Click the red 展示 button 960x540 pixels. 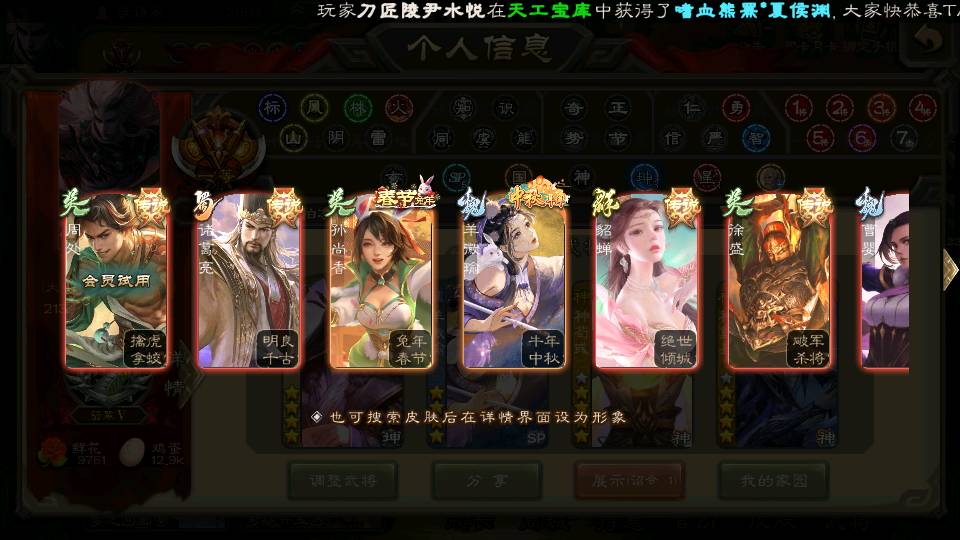[629, 481]
